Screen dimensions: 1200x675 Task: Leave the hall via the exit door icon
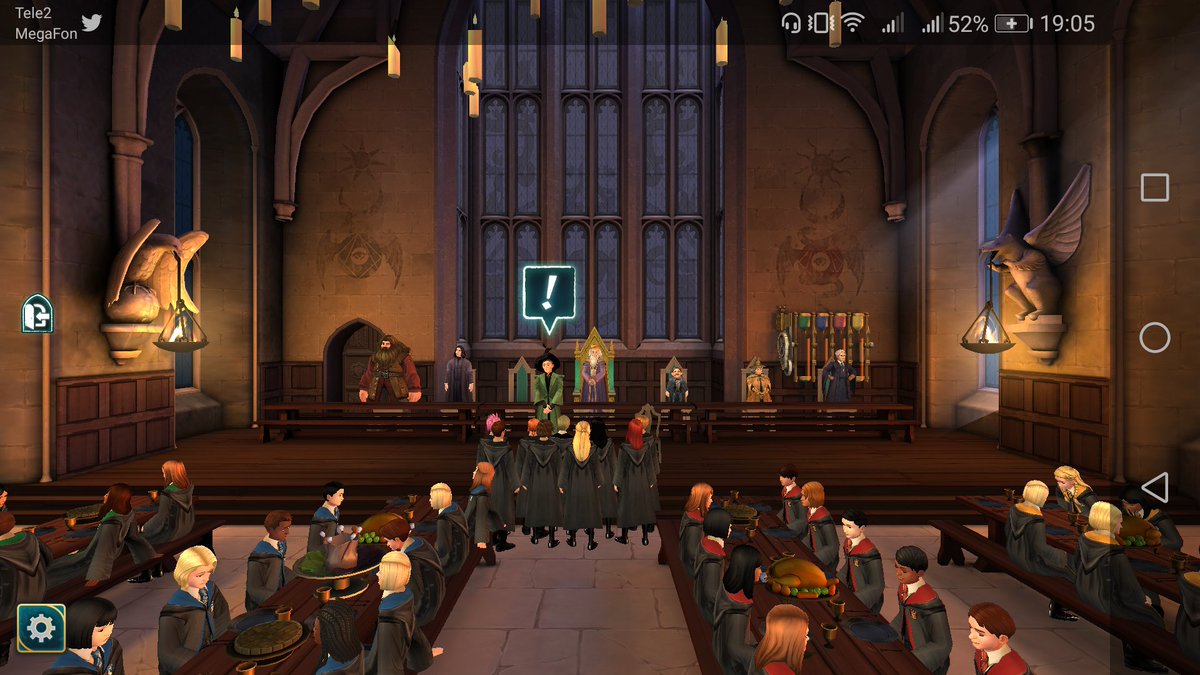[x=36, y=314]
